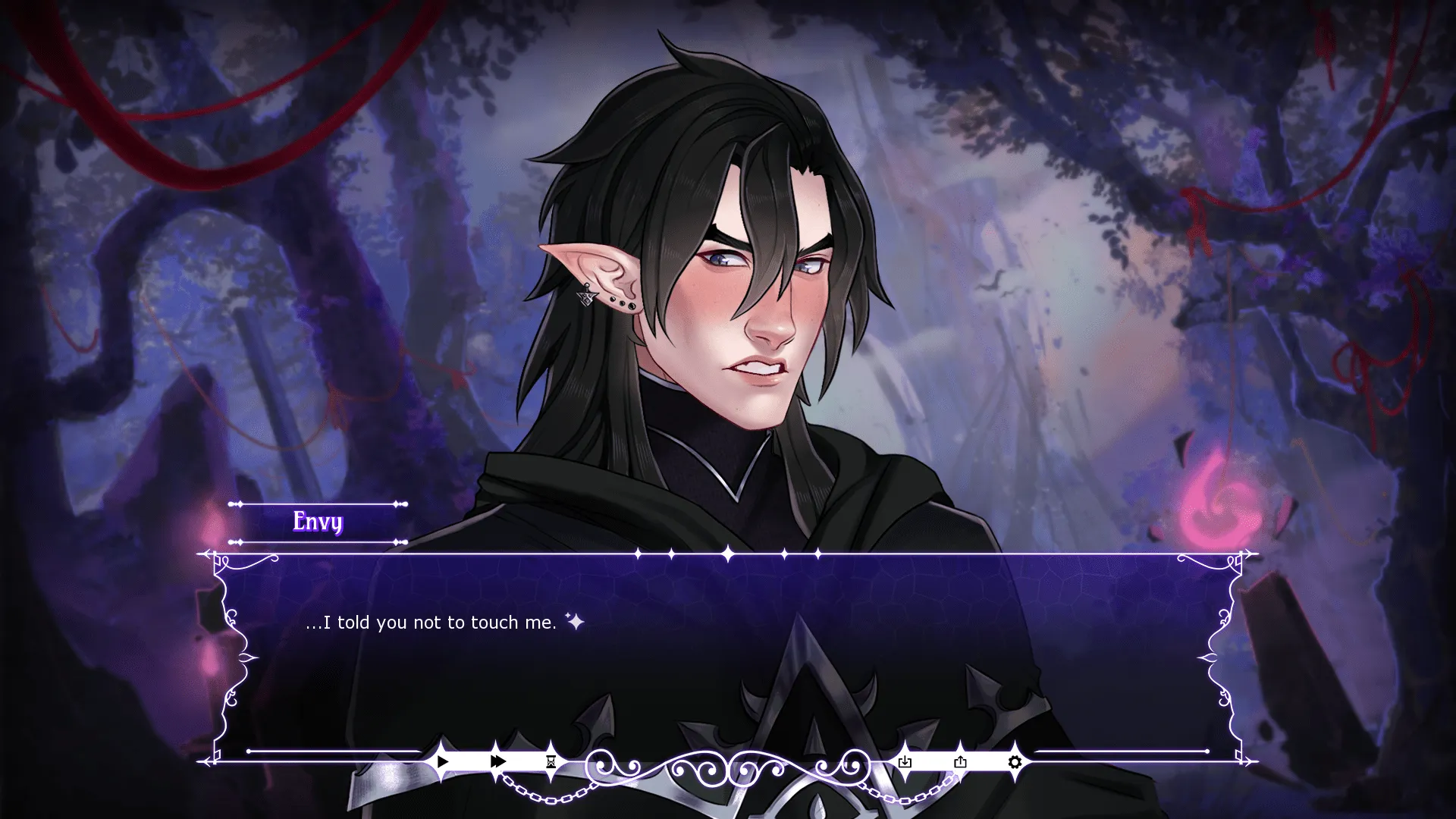Activate skip mode via the fast-forward icon
Image resolution: width=1456 pixels, height=819 pixels.
coord(497,761)
